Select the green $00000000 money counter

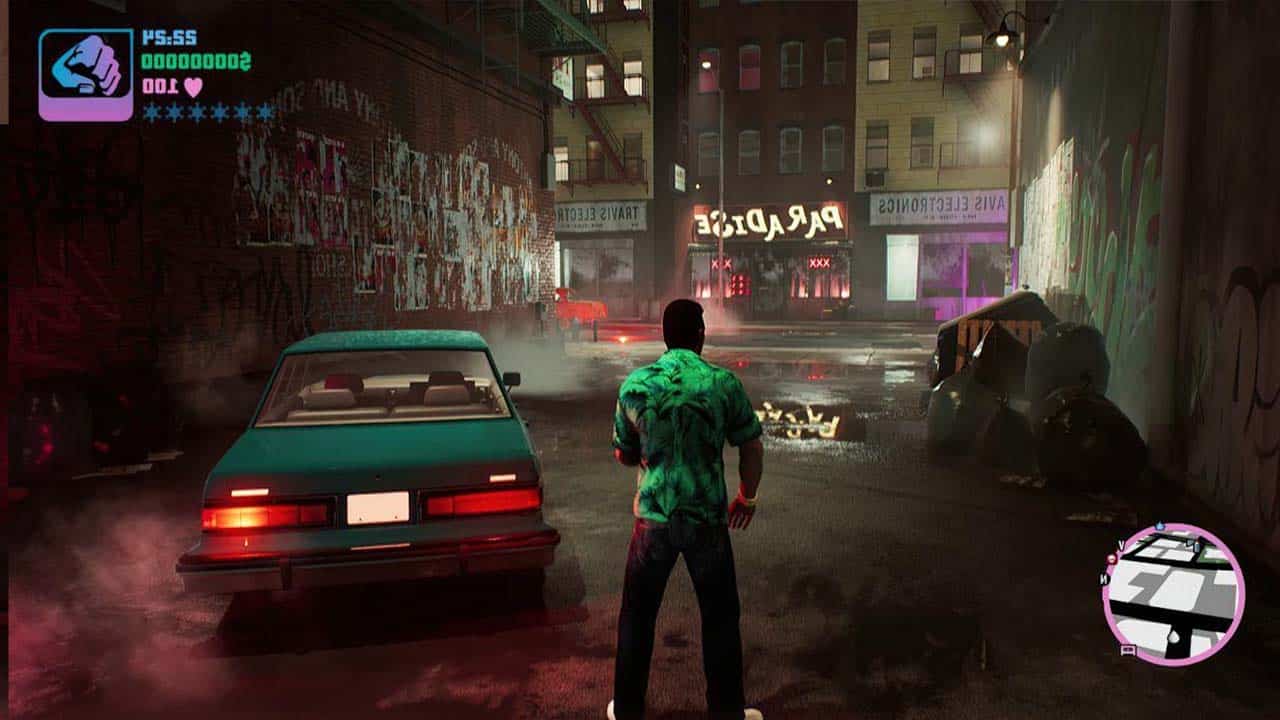[x=196, y=62]
